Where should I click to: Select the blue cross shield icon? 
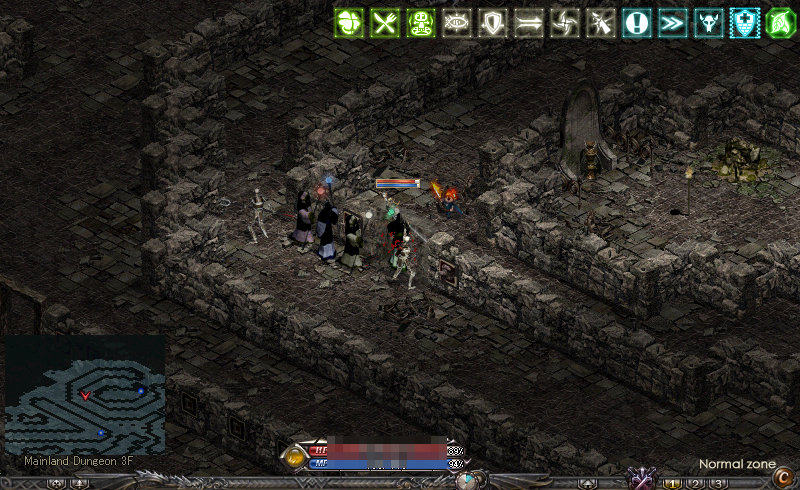point(745,23)
